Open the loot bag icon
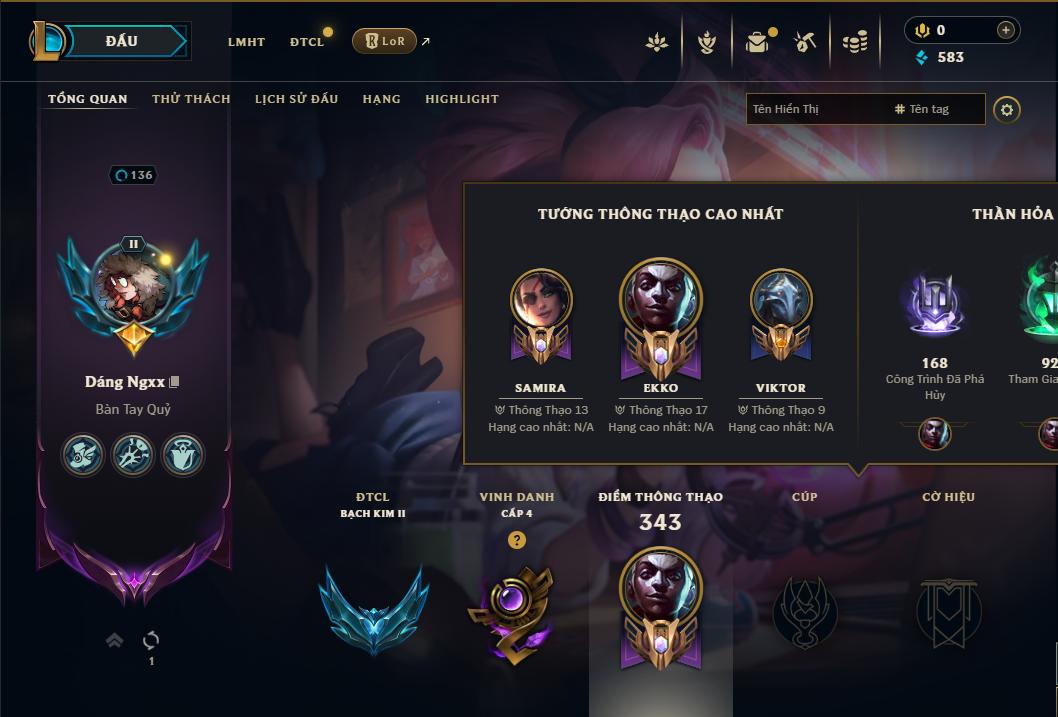Image resolution: width=1058 pixels, height=717 pixels. tap(757, 42)
